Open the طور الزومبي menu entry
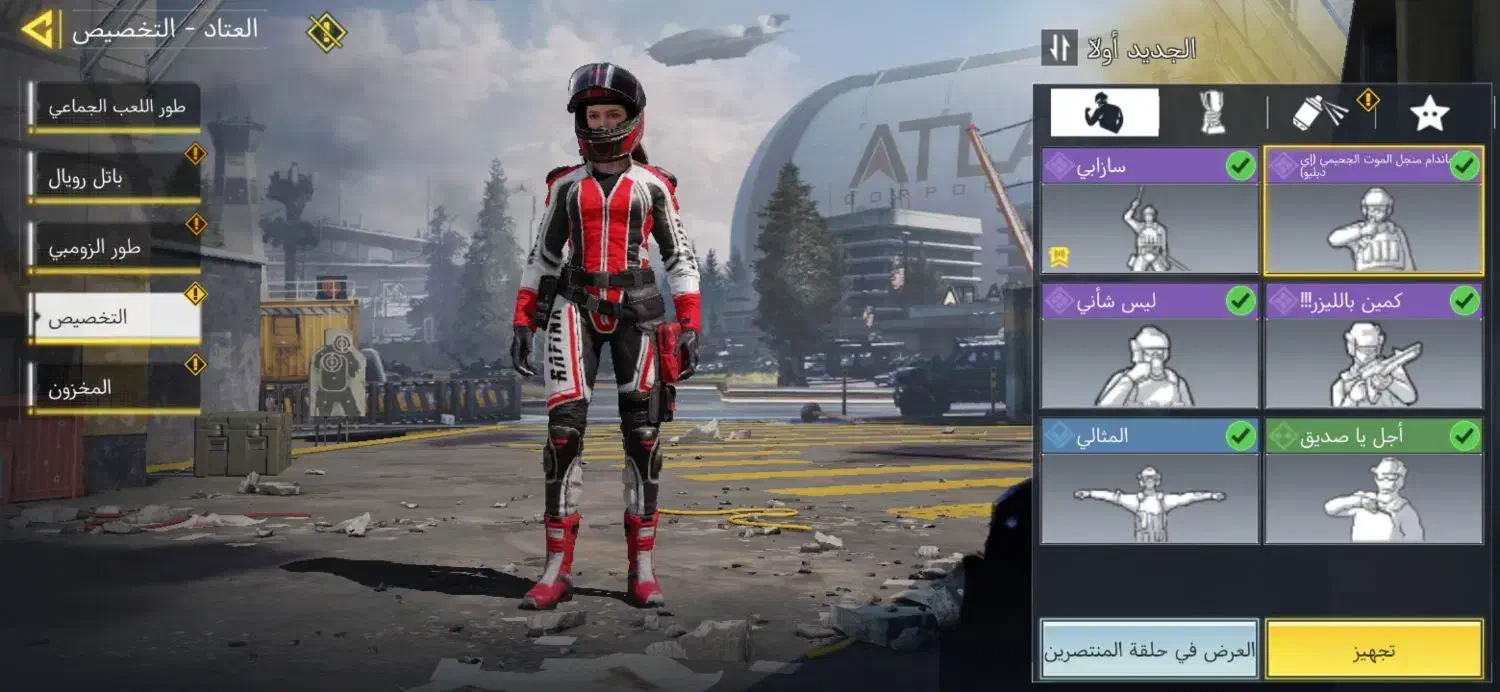The height and width of the screenshot is (692, 1500). tap(115, 248)
